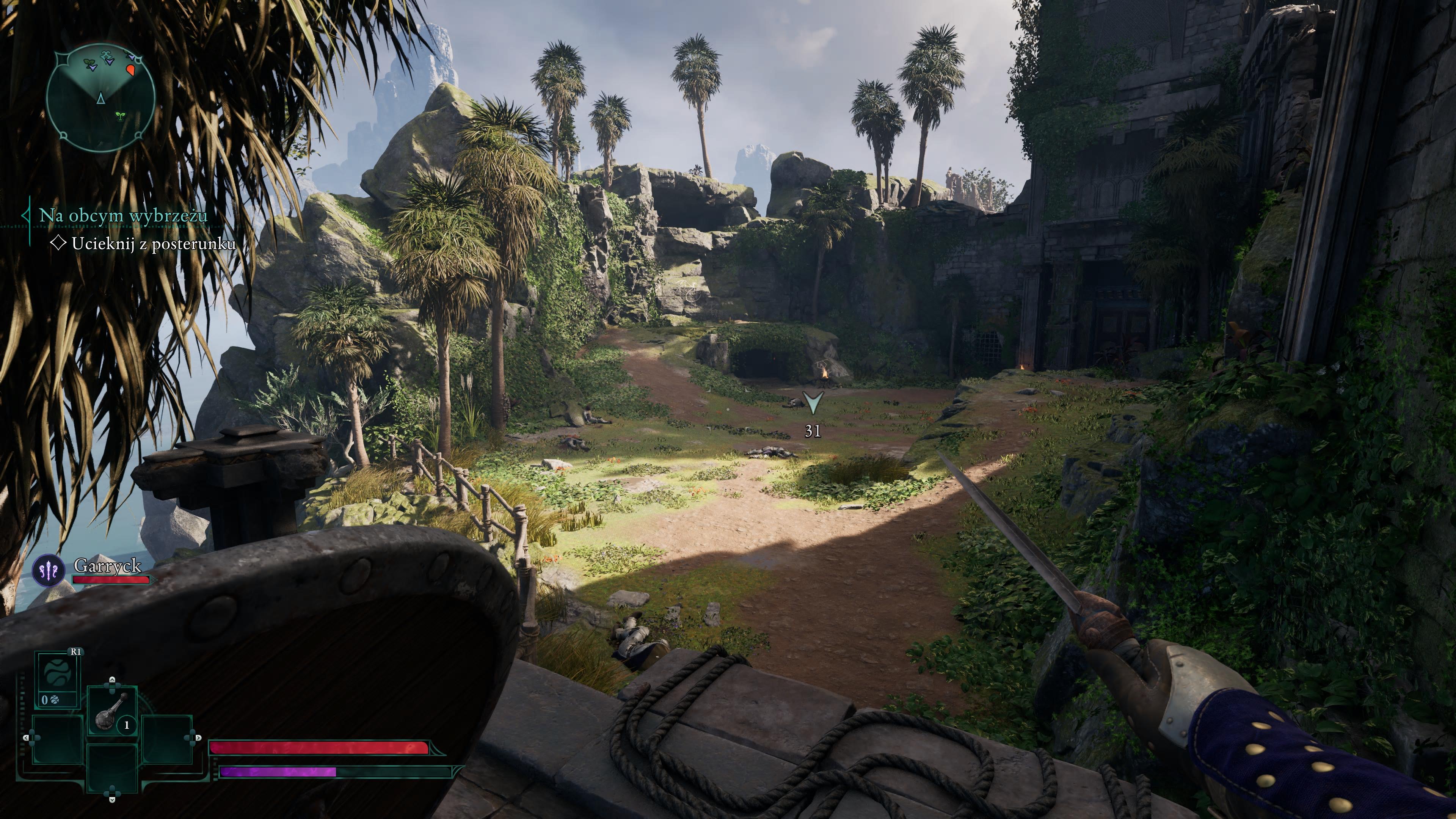Image resolution: width=1456 pixels, height=819 pixels.
Task: Click the orange marker on the minimap
Action: 130,70
